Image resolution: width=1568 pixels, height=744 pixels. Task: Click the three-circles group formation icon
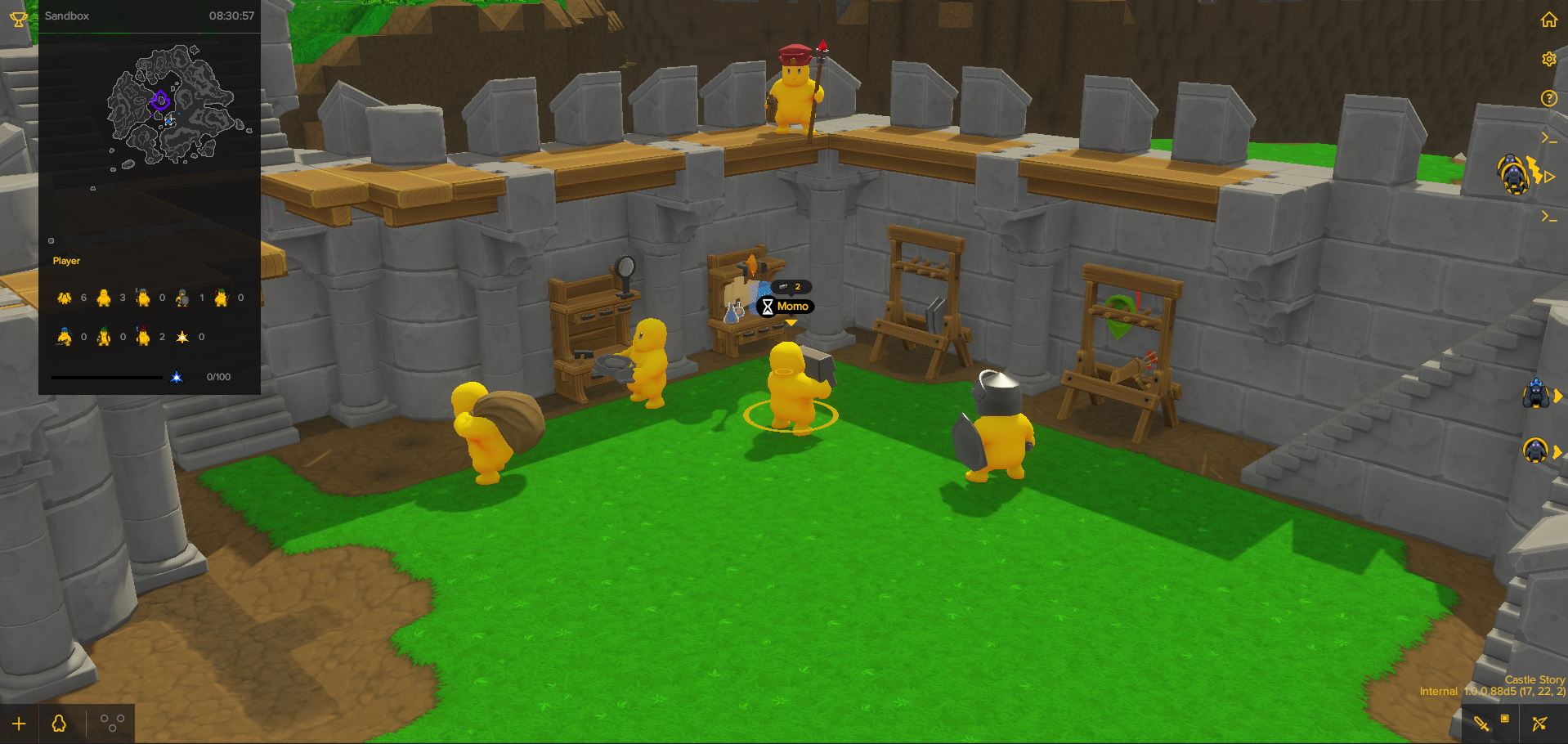click(112, 721)
